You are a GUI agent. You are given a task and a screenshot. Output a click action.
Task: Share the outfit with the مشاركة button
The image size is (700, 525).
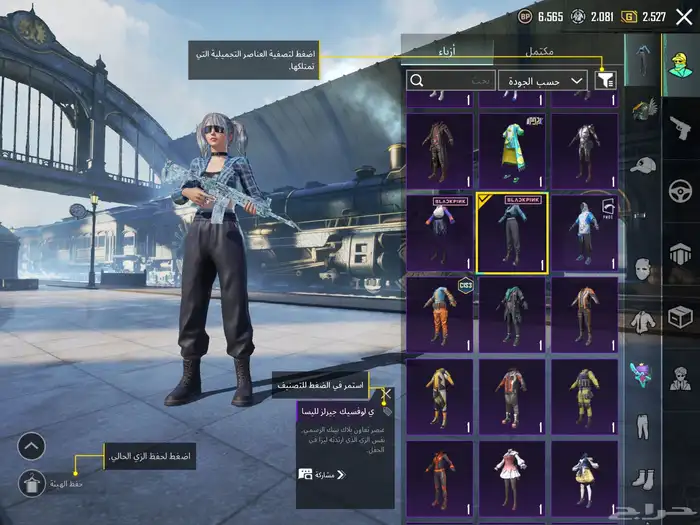click(x=317, y=474)
